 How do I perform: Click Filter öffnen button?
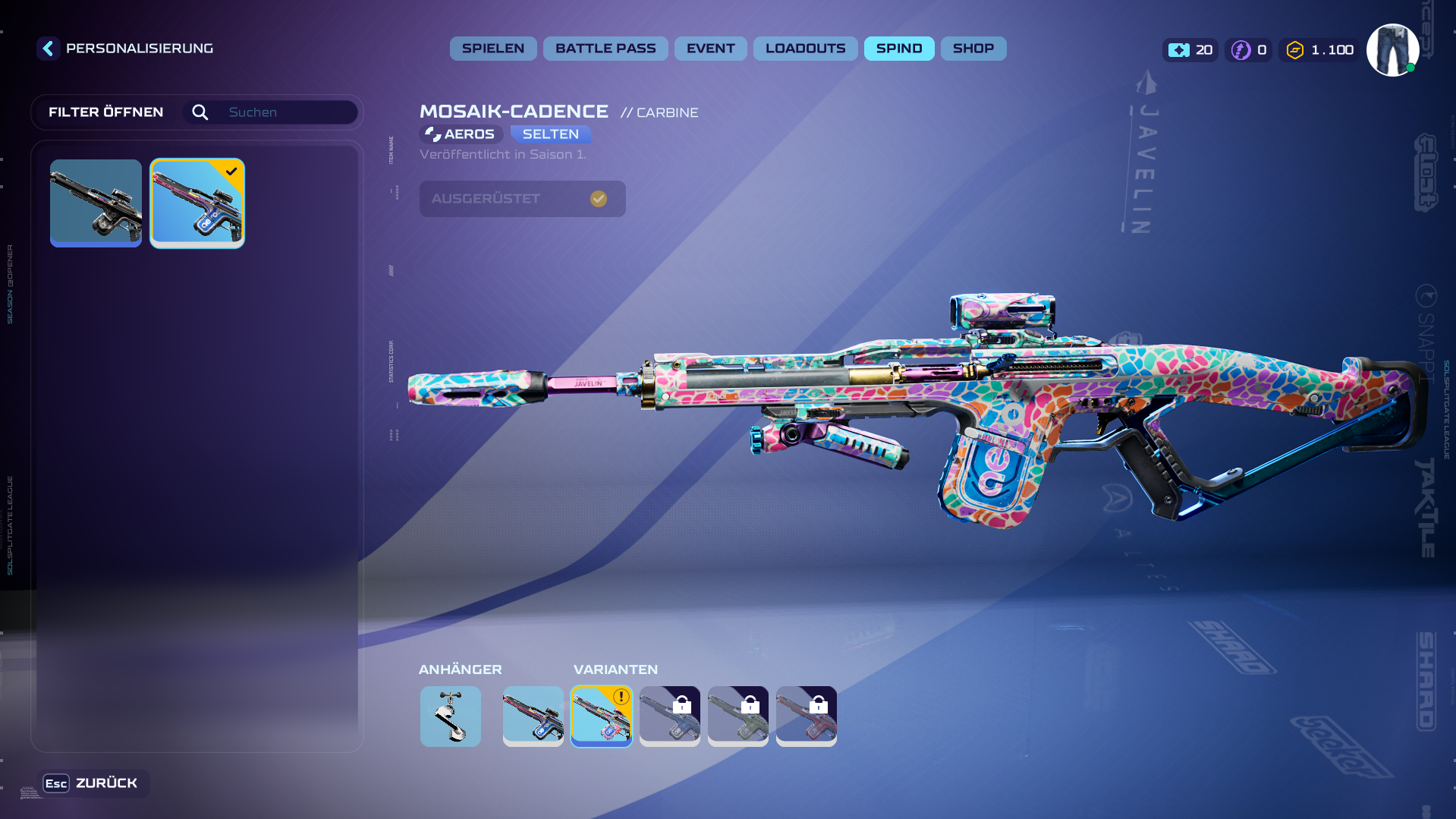tap(106, 112)
